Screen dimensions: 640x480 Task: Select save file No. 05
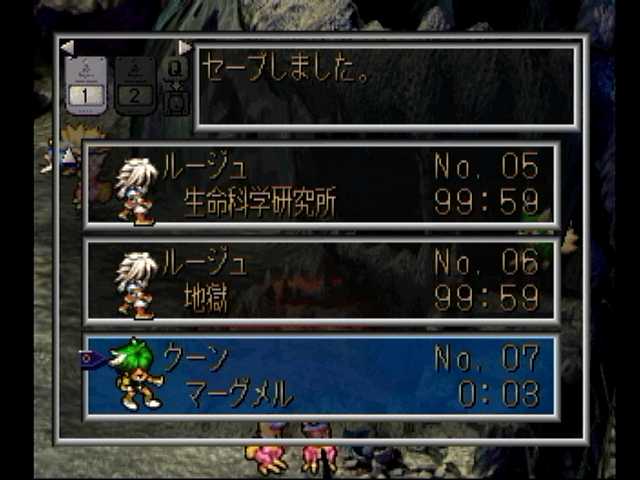coord(321,185)
